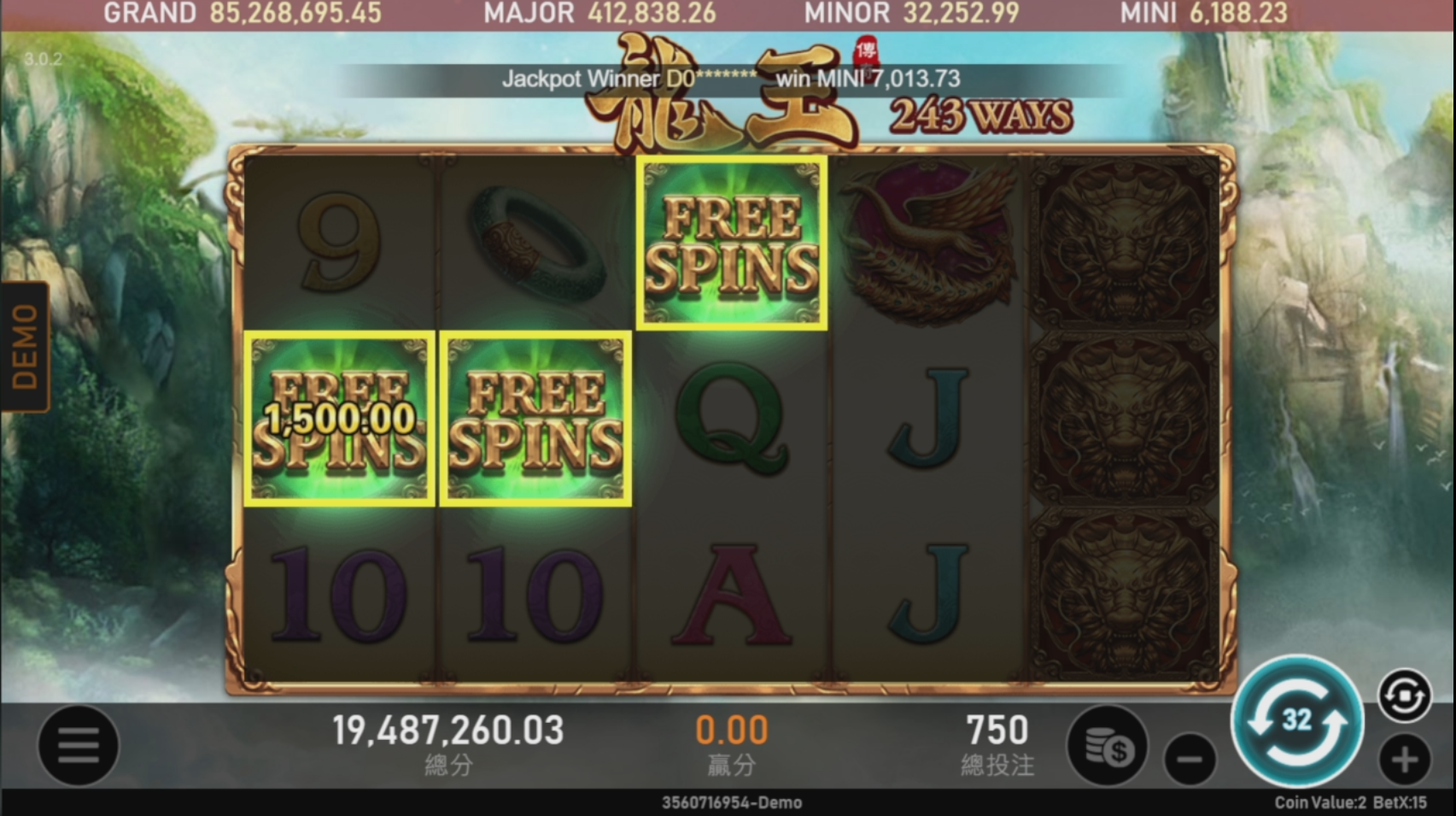Open the coin bet settings
Screen dimensions: 1456x816
pos(1108,747)
